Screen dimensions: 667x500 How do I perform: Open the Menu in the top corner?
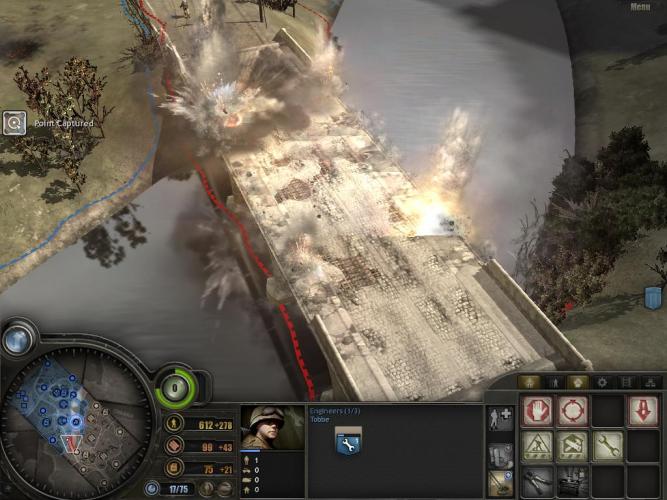(641, 7)
